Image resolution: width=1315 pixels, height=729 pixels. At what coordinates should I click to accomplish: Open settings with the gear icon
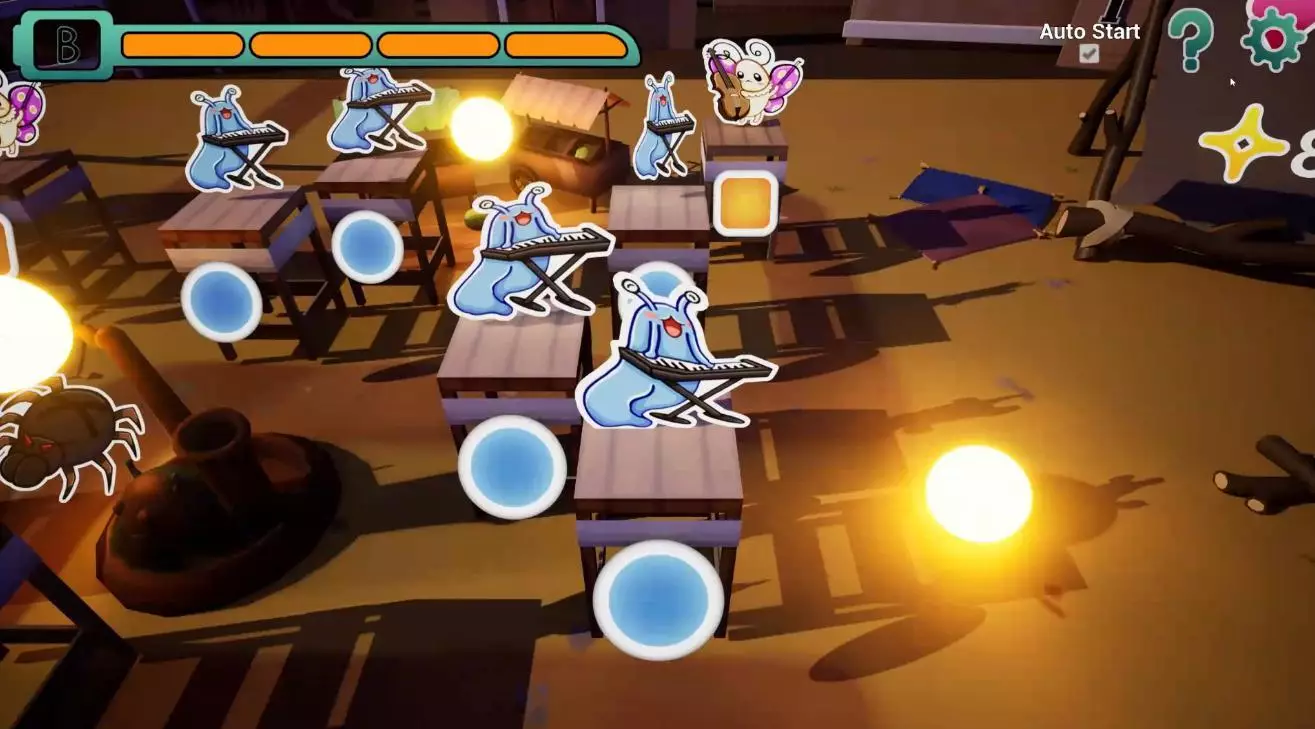click(x=1272, y=37)
